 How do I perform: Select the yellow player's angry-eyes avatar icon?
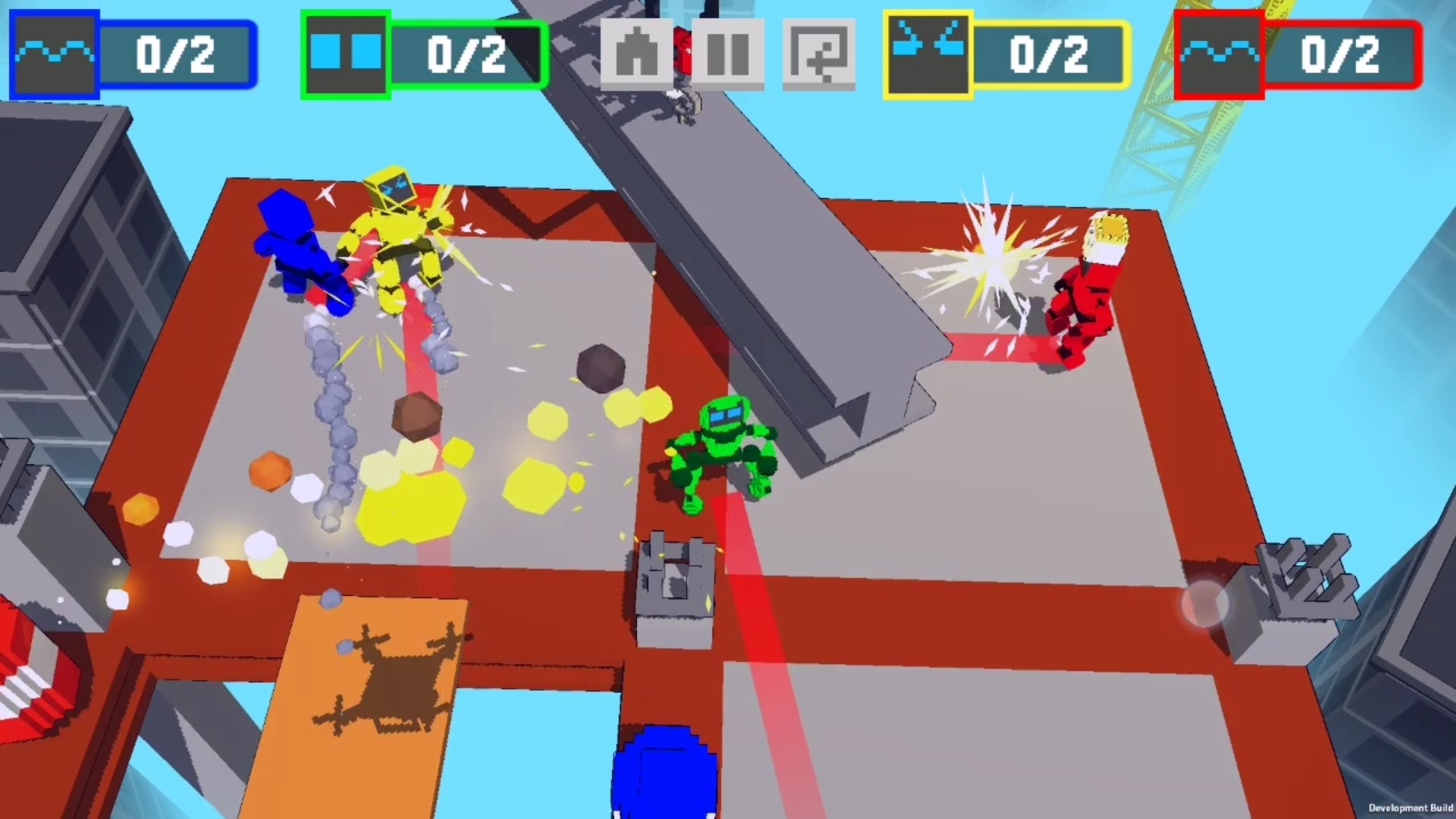(x=927, y=53)
